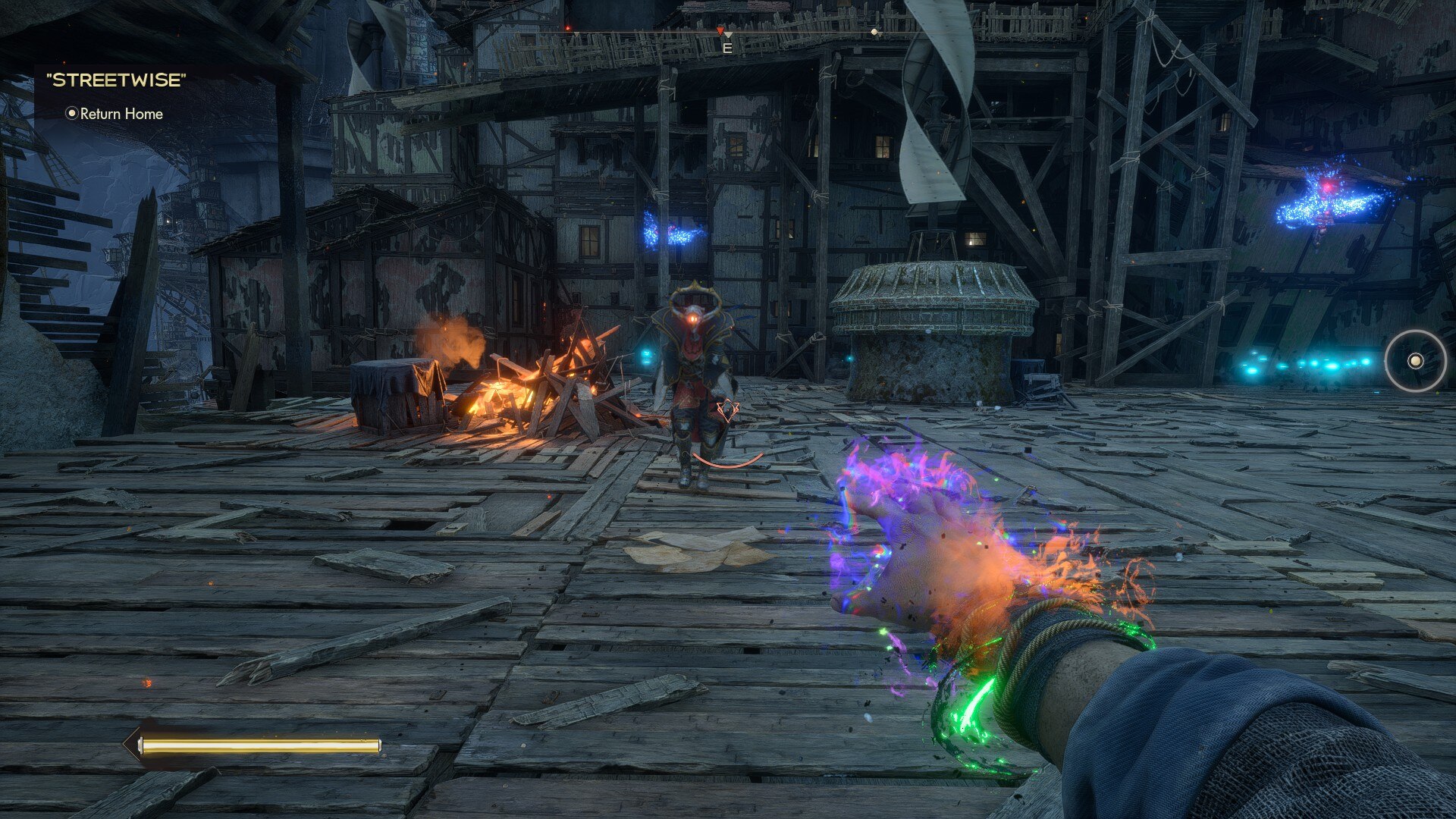
Task: Select the white dot marker on the compass
Action: 874,33
